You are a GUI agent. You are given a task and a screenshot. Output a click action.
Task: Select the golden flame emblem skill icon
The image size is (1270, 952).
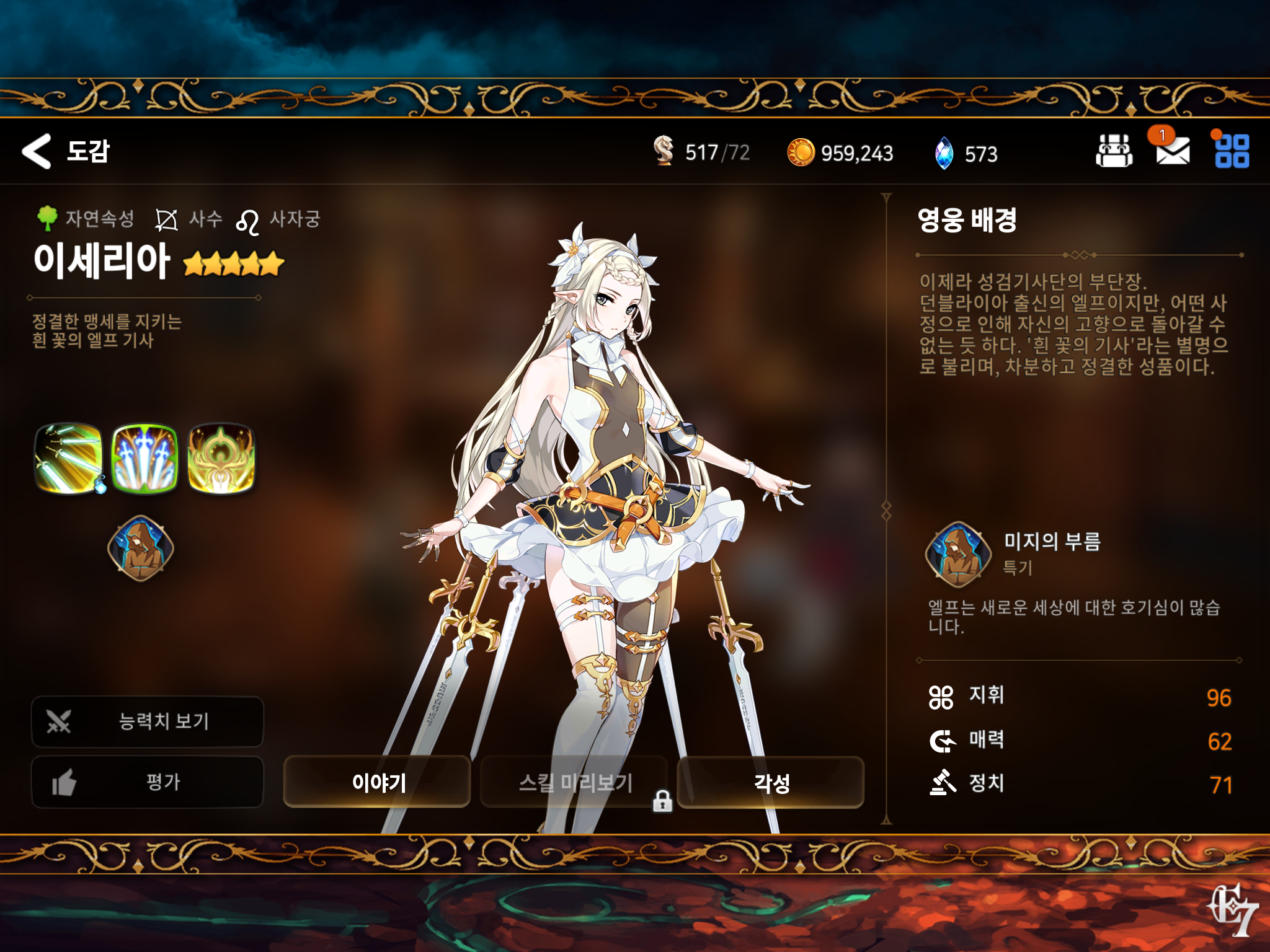point(221,458)
